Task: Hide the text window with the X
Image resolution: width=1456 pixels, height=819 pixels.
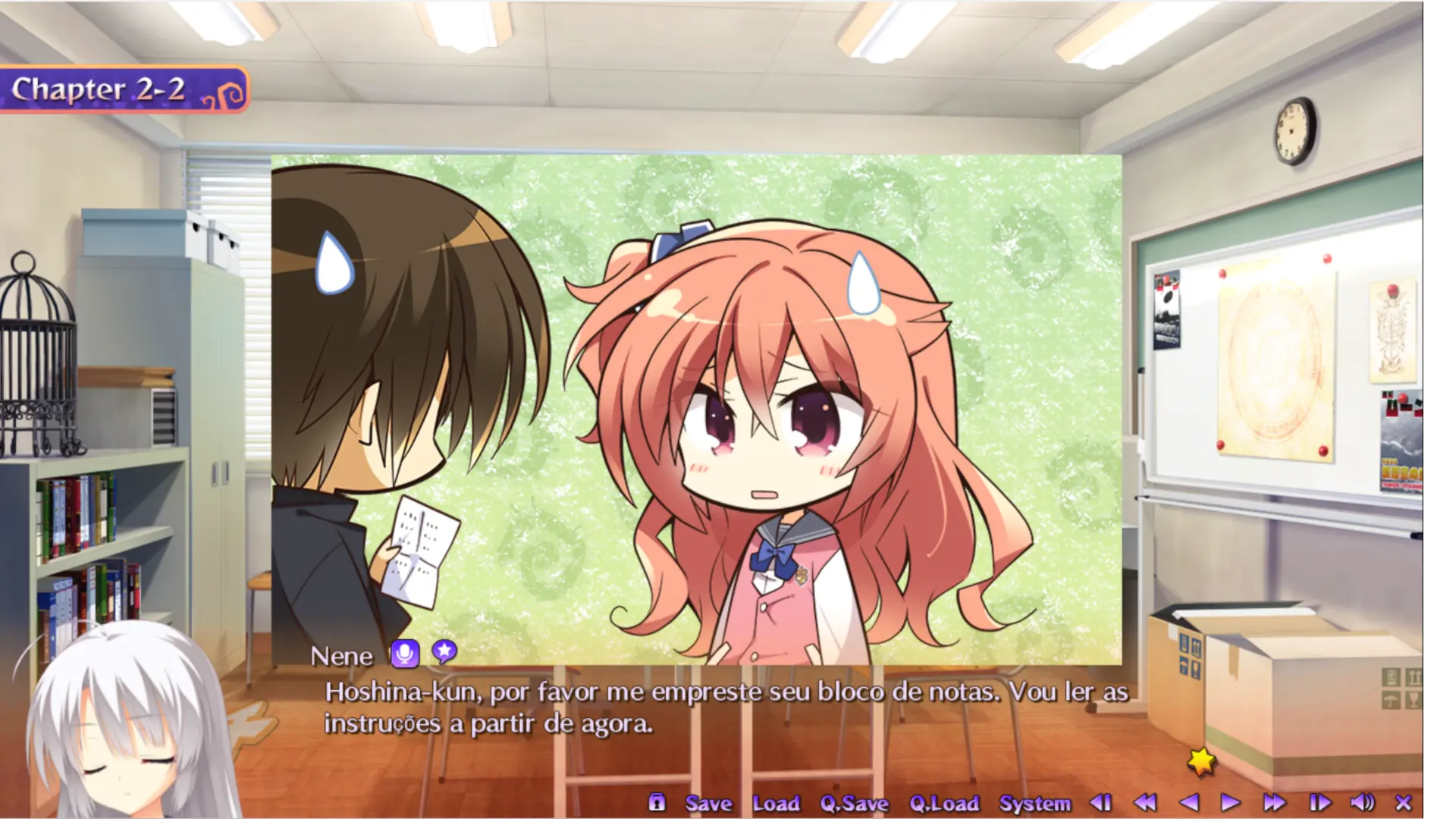Action: (1404, 802)
